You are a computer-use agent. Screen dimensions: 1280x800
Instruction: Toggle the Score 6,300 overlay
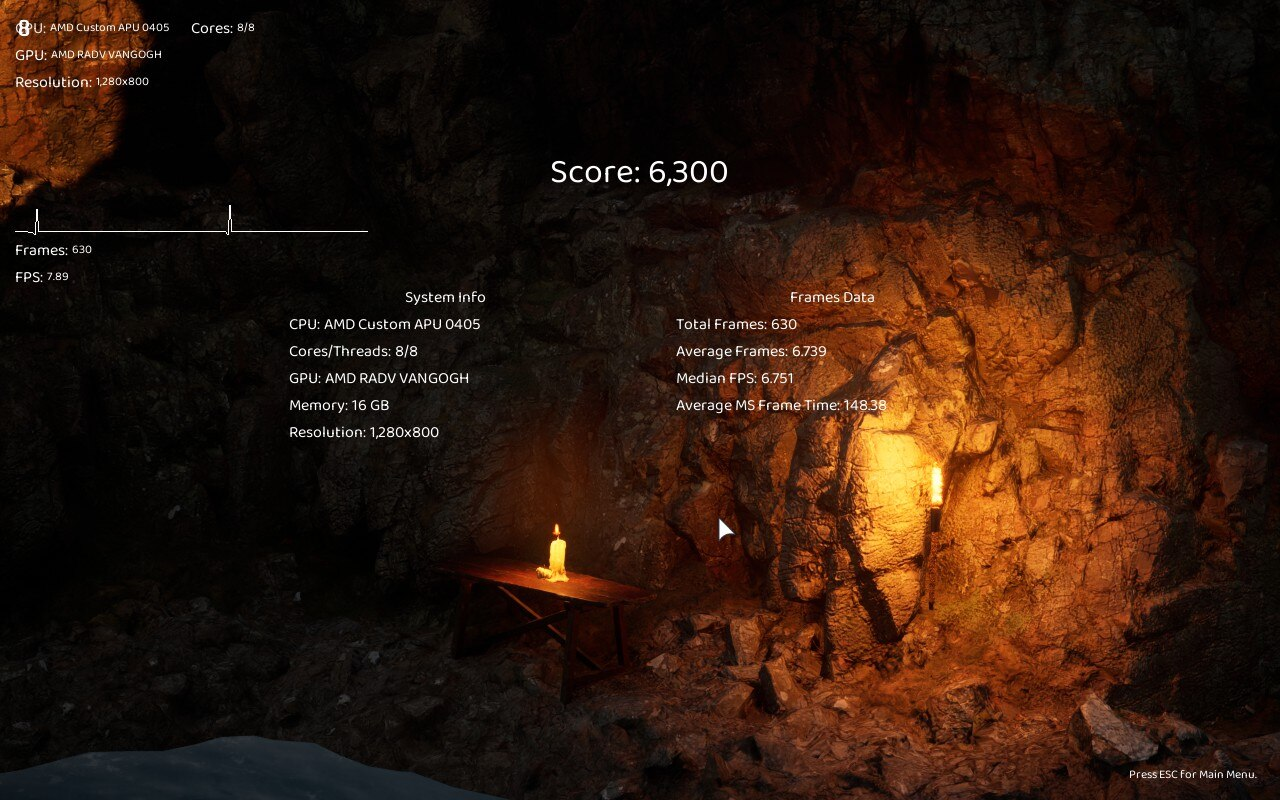(639, 172)
